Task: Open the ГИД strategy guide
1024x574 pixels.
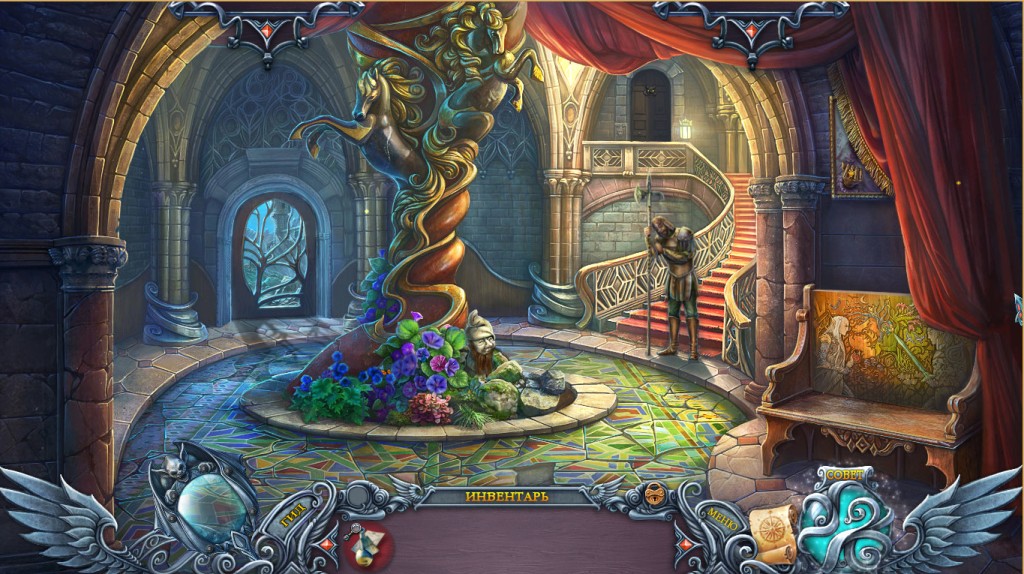Action: [x=290, y=519]
